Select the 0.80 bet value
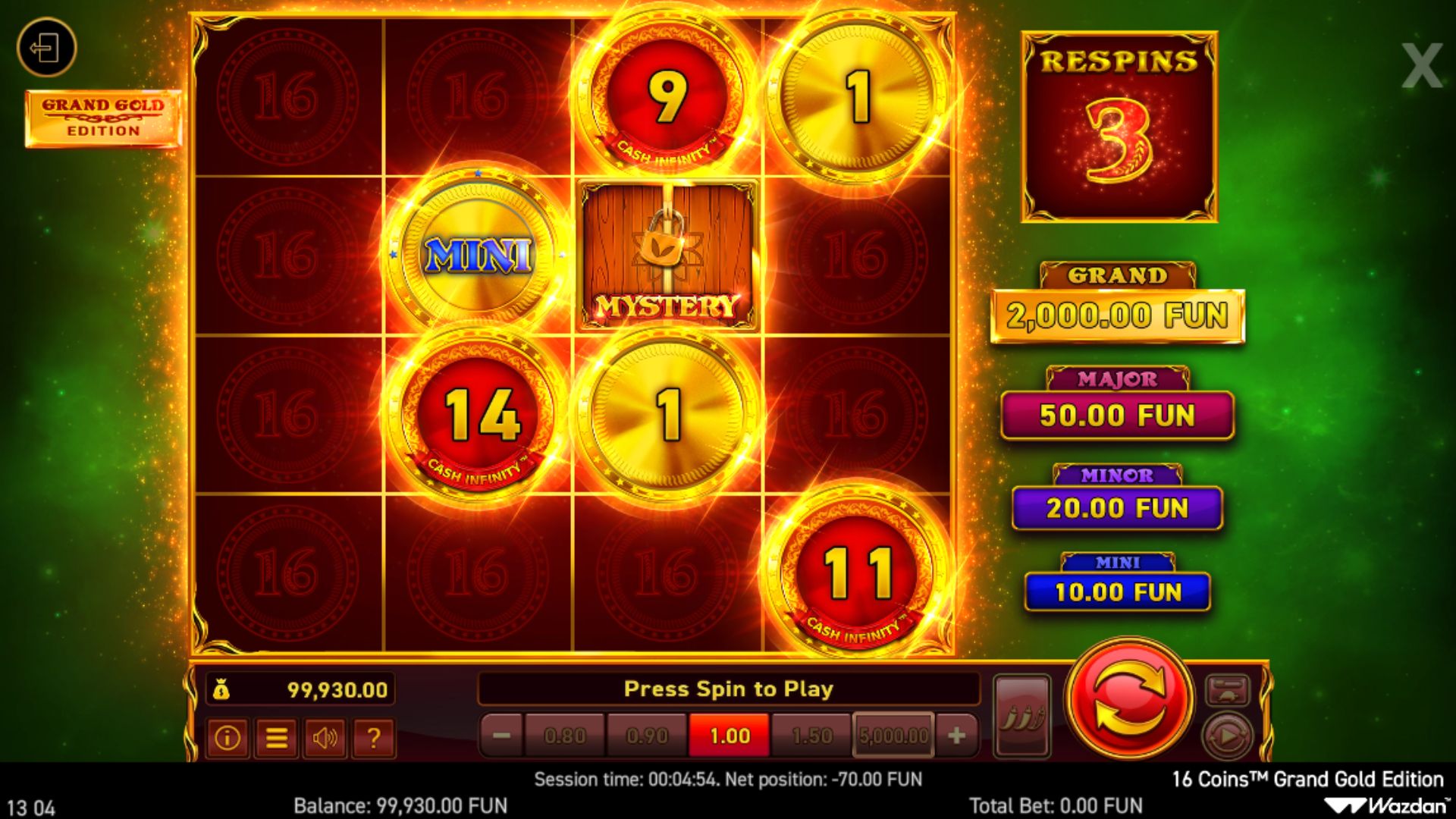 coord(565,736)
